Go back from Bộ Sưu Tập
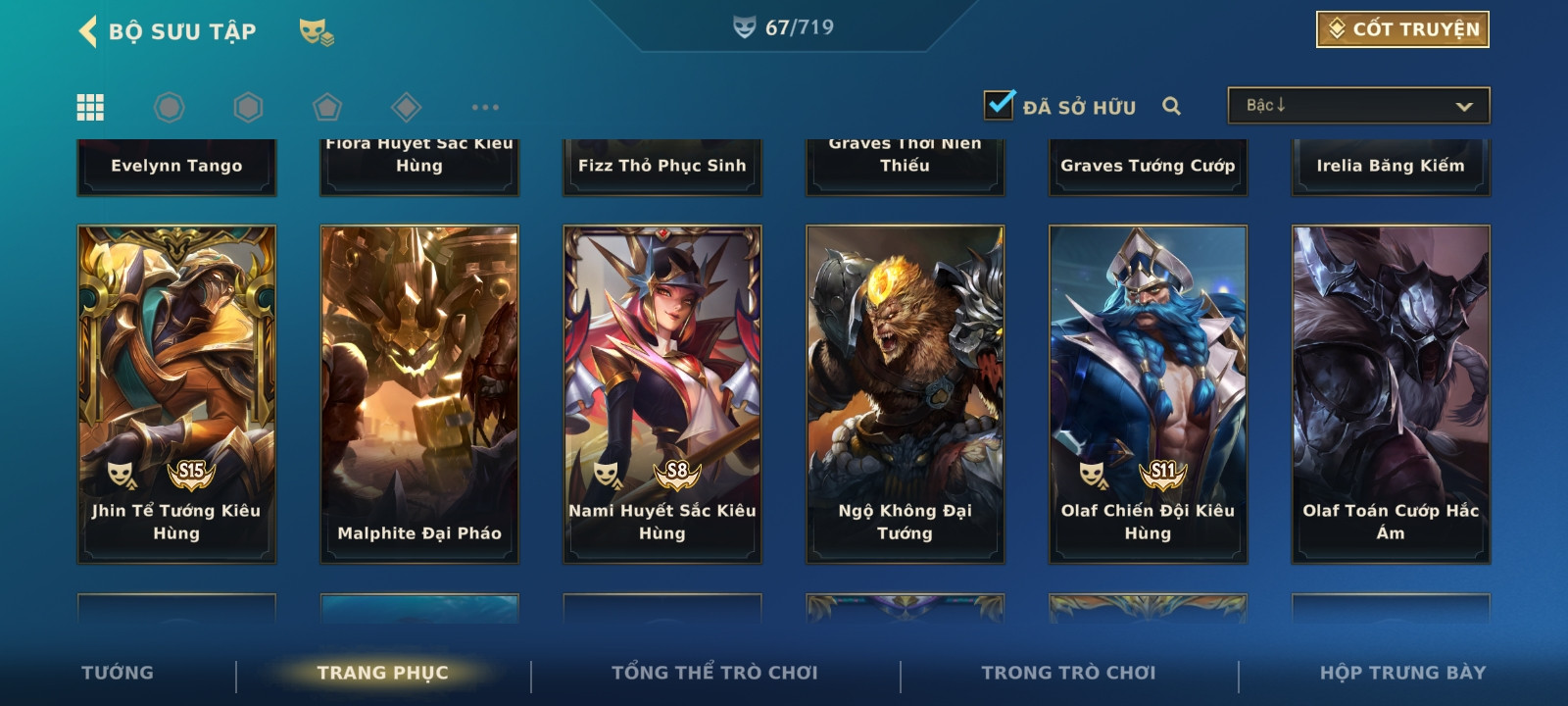Screen dimensions: 1568x706 pyautogui.click(x=88, y=31)
